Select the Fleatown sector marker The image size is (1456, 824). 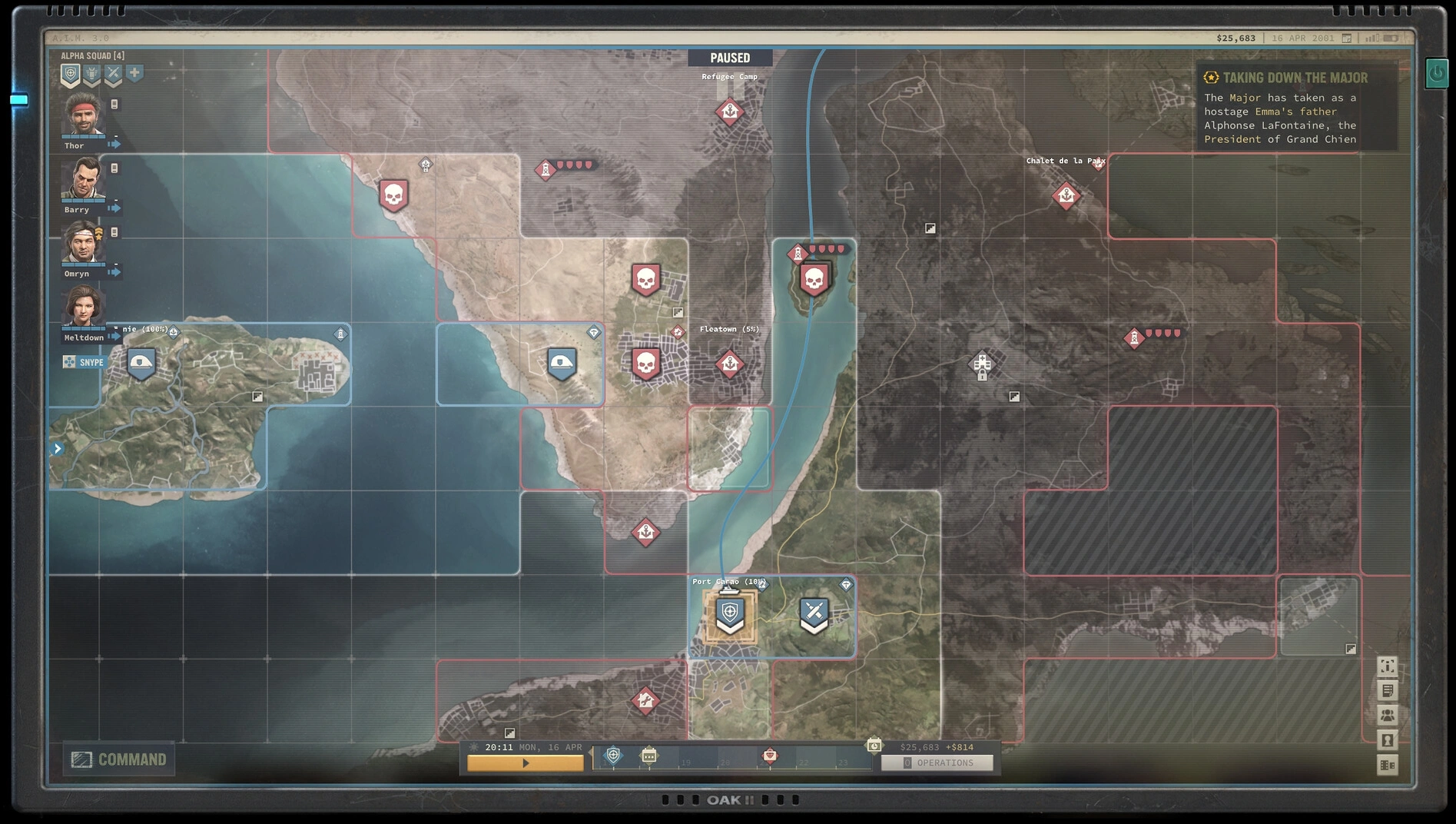click(729, 363)
